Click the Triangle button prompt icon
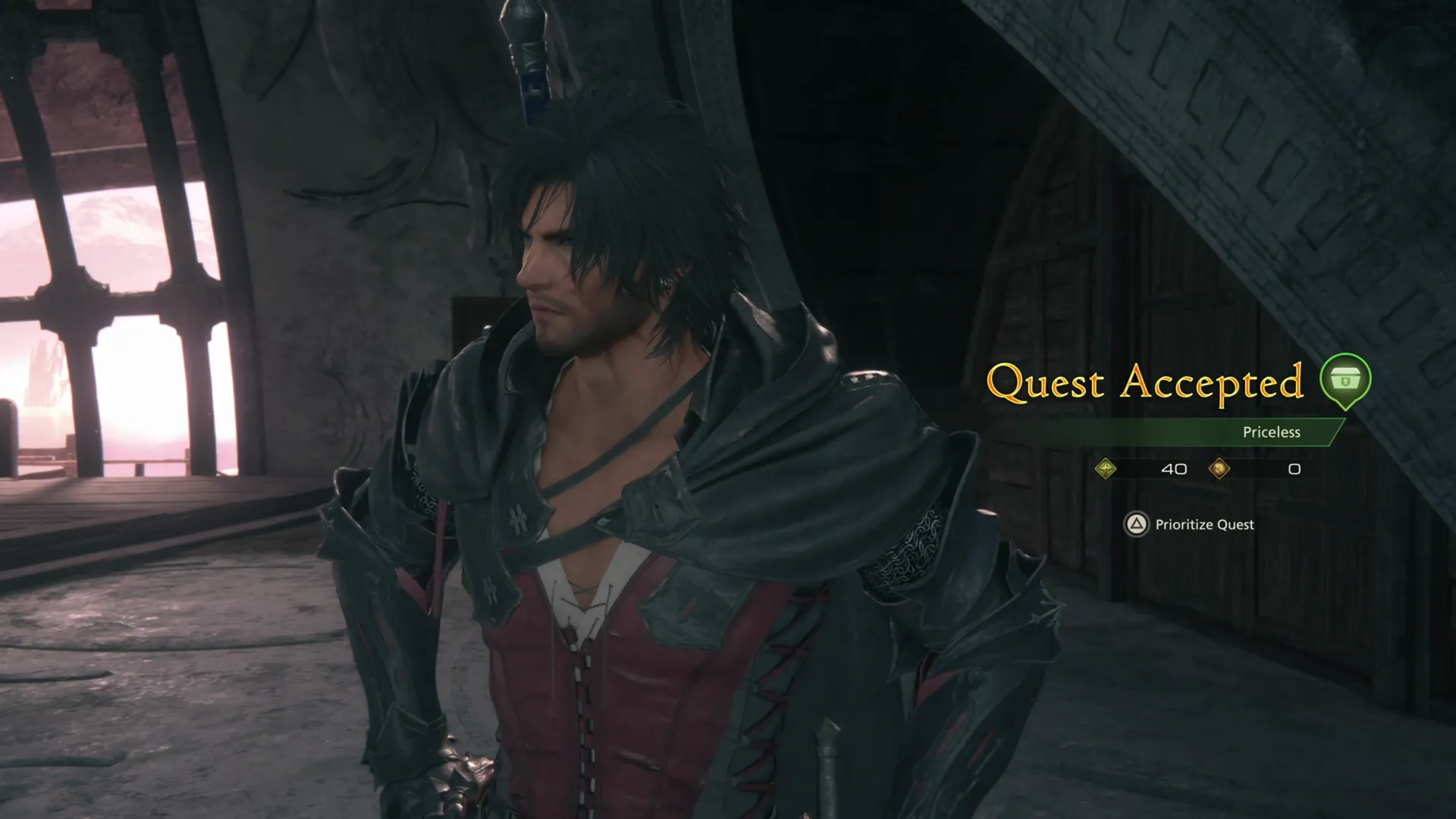The image size is (1456, 819). (x=1137, y=524)
